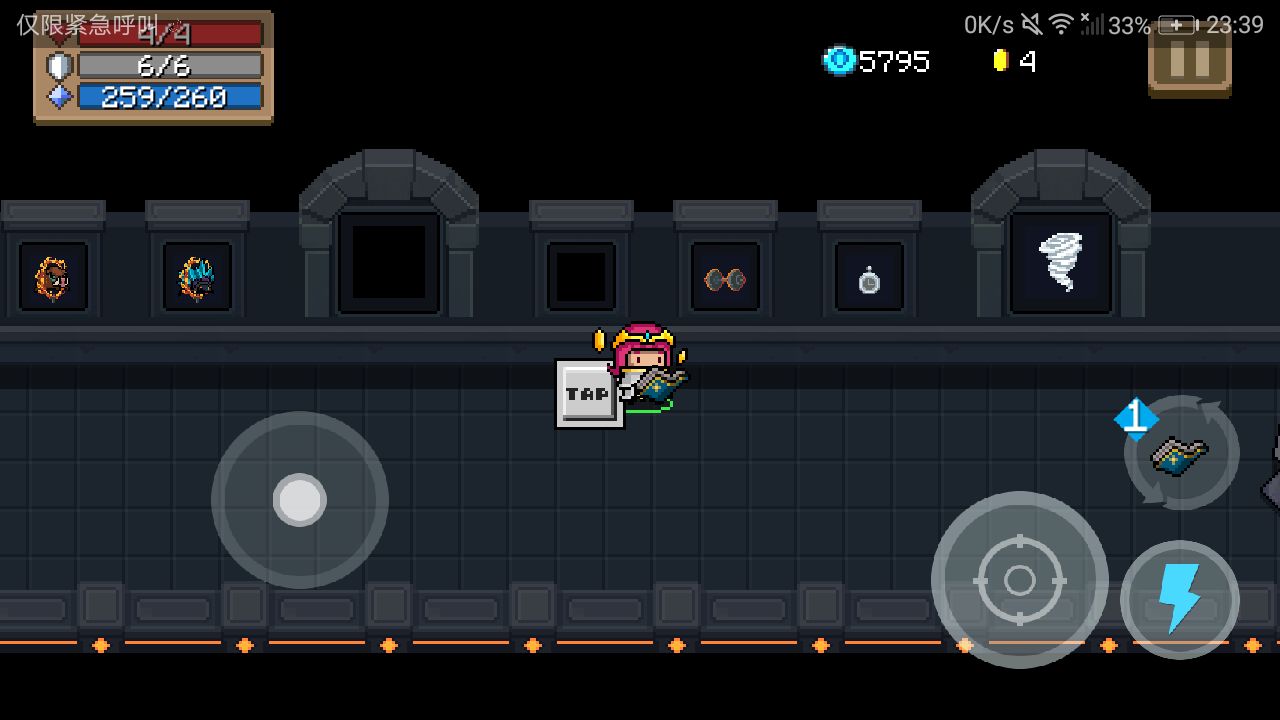Image resolution: width=1280 pixels, height=720 pixels.
Task: Tap the crosshair attack button
Action: point(1019,579)
